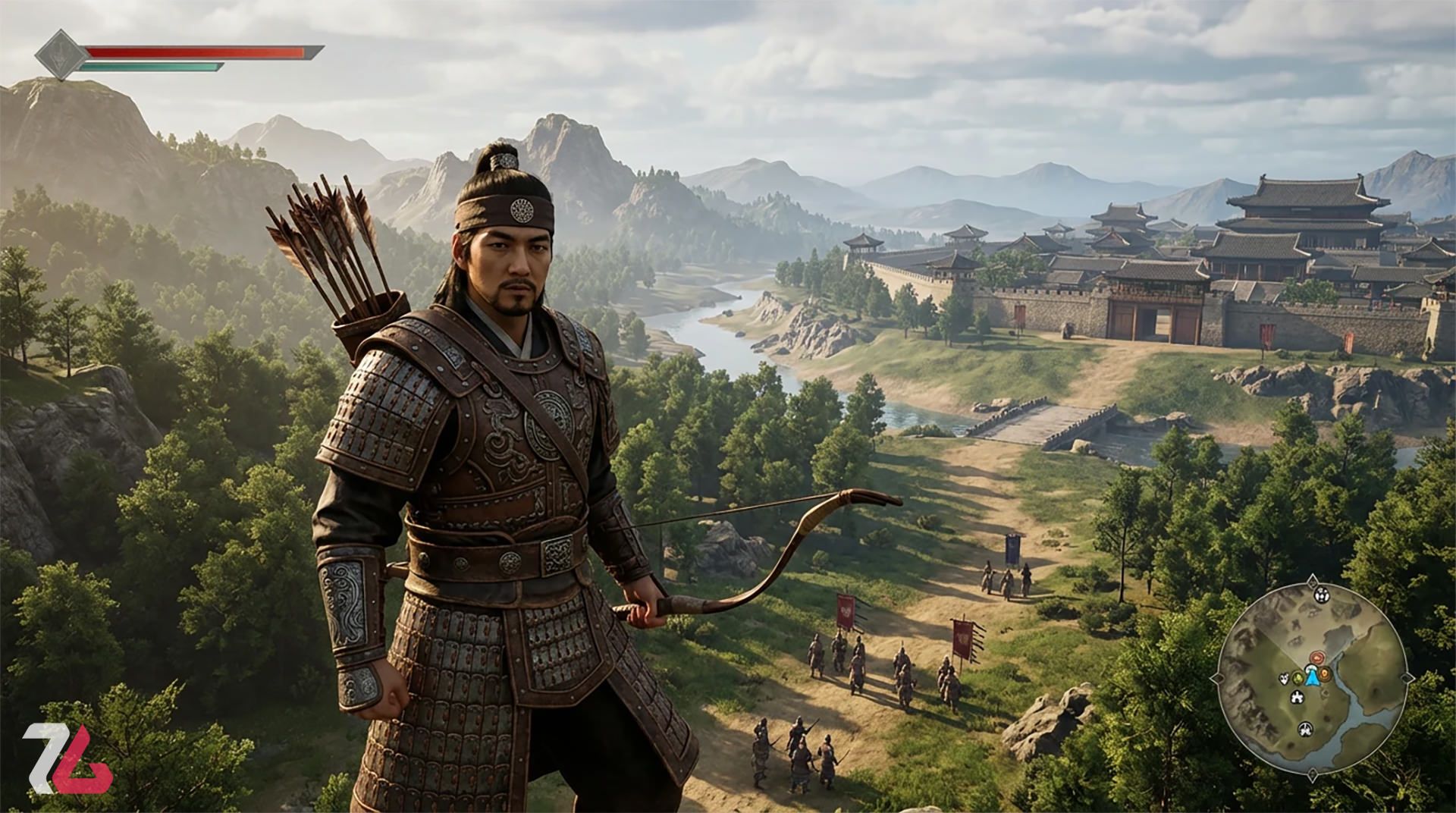Screen dimensions: 1456x813
Task: Select the lowest white marker on minimap
Action: 1305,730
